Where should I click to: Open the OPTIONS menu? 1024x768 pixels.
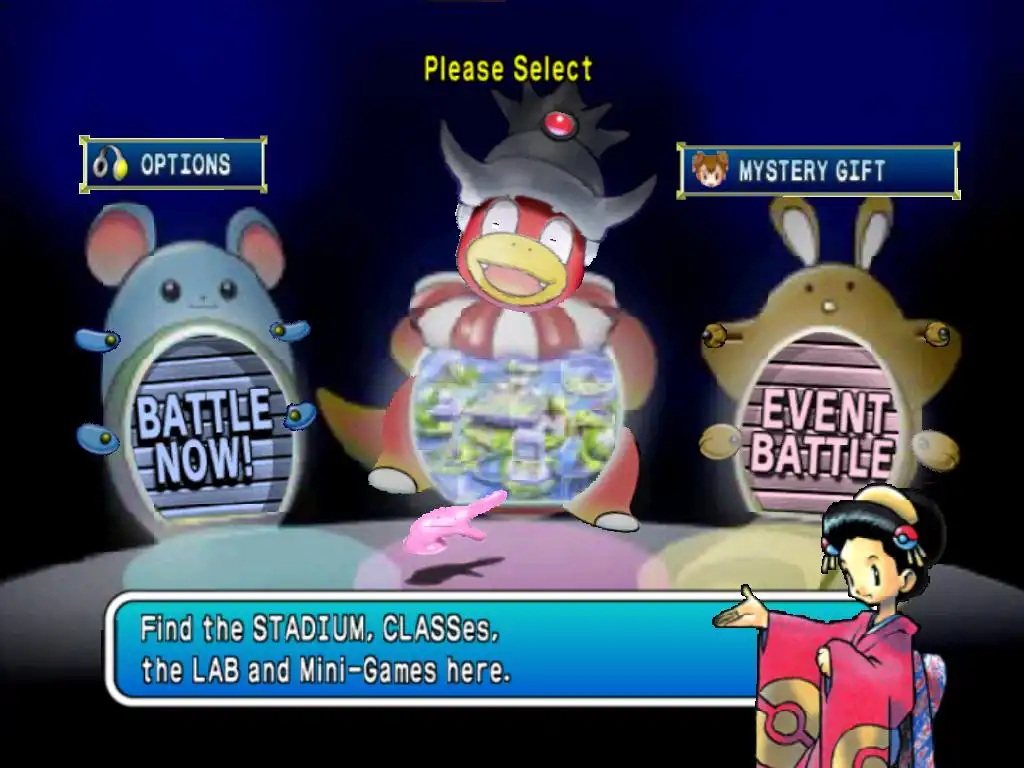coord(173,165)
